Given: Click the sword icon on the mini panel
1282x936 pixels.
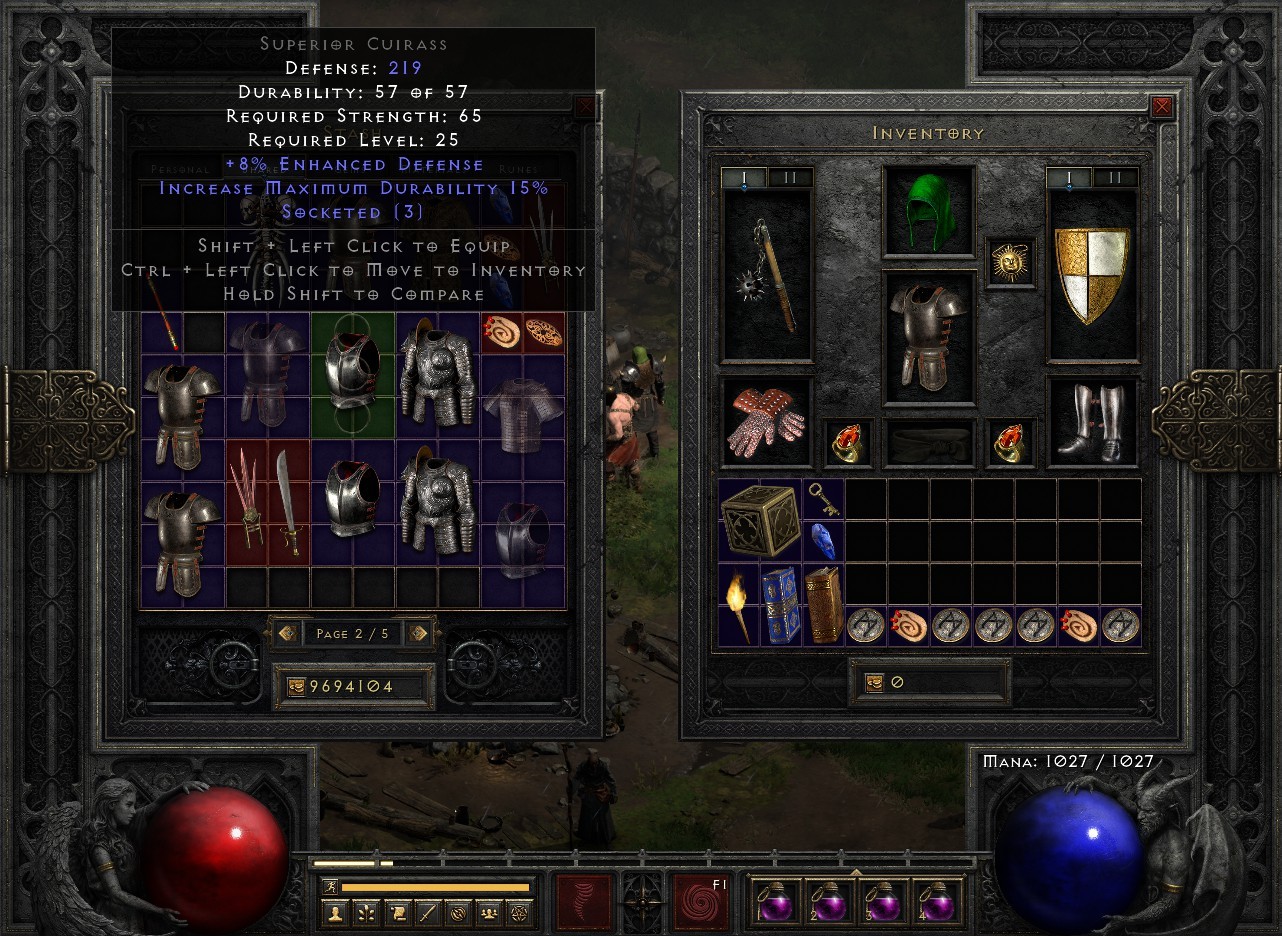Looking at the screenshot, I should [x=426, y=913].
